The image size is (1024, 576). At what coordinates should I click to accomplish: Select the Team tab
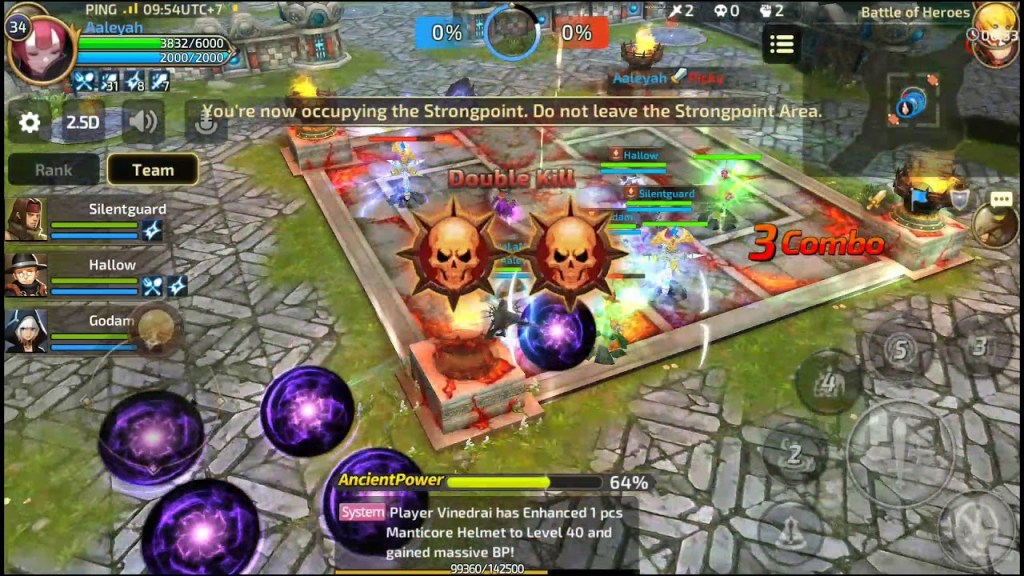coord(152,170)
